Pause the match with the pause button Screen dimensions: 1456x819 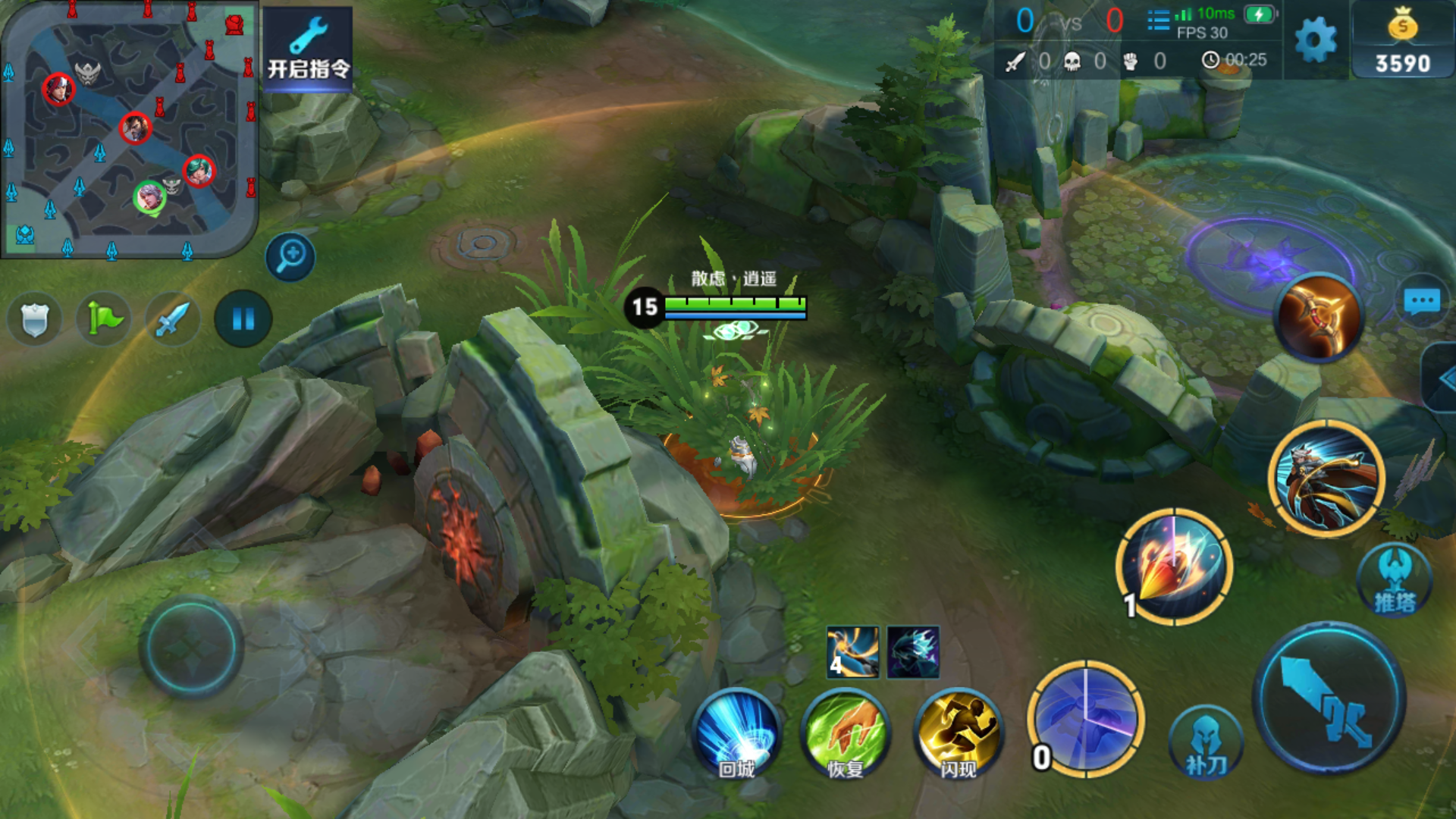243,319
